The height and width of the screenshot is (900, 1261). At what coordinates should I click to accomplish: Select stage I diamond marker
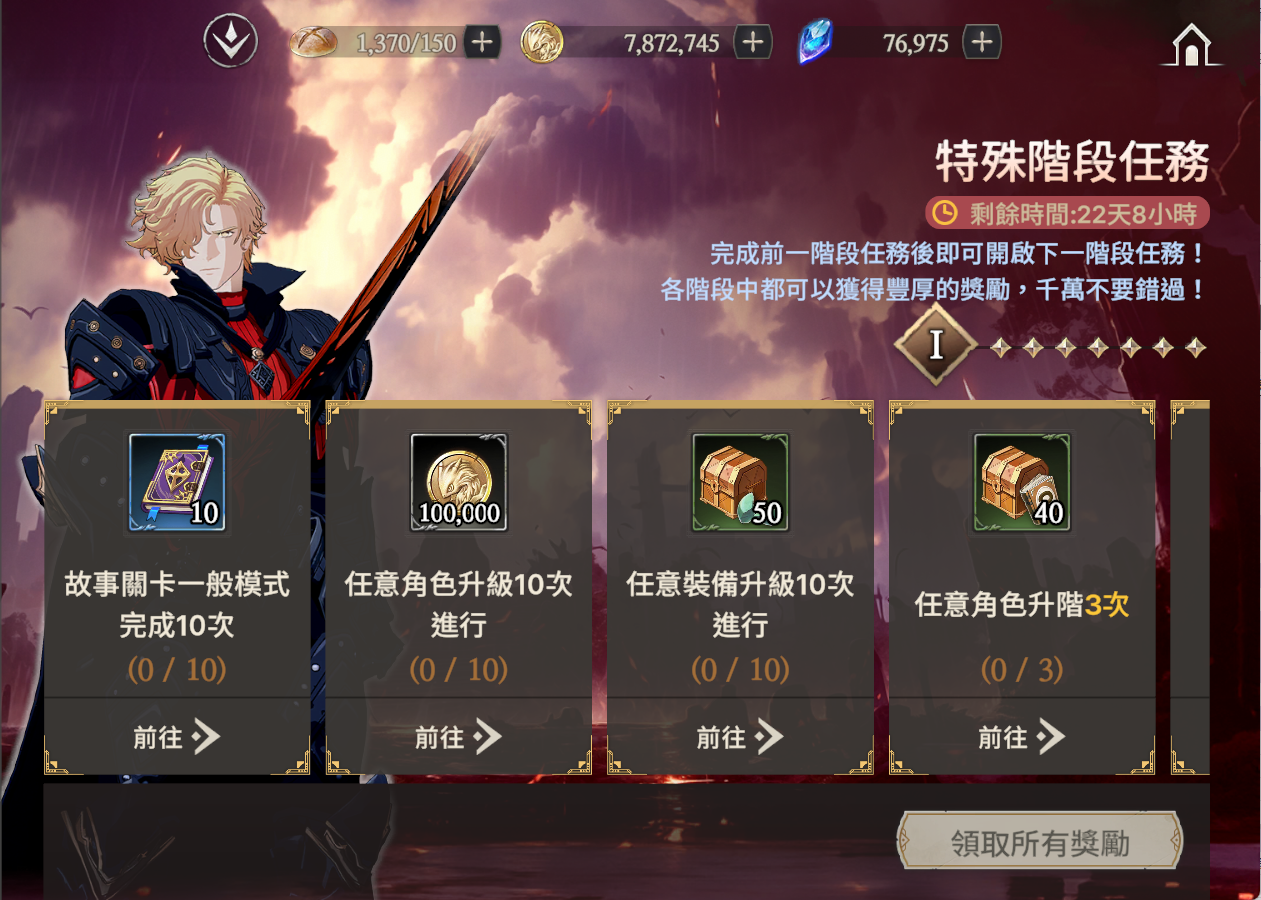tap(935, 345)
